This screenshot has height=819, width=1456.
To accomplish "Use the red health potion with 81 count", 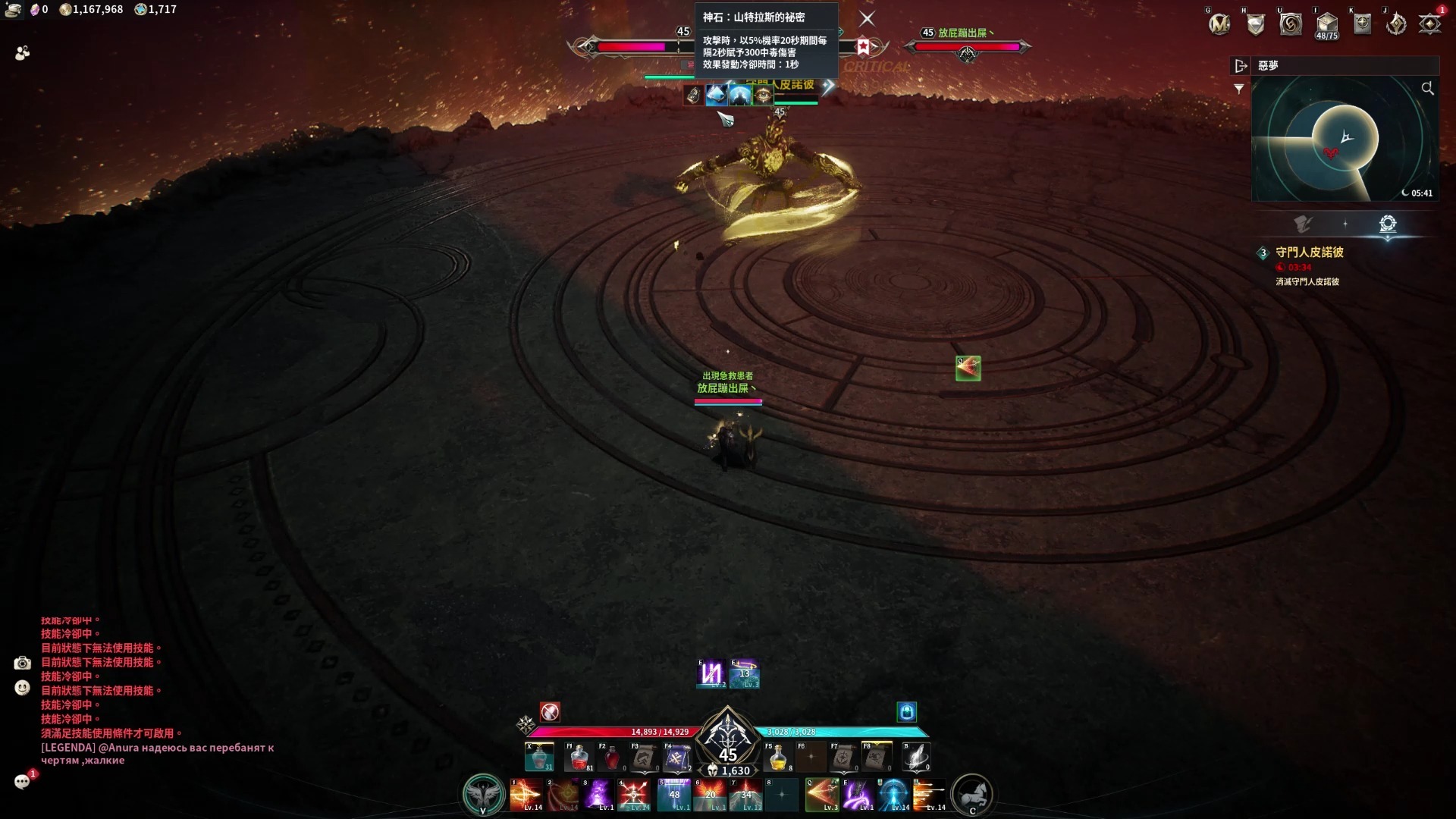I will pyautogui.click(x=579, y=757).
